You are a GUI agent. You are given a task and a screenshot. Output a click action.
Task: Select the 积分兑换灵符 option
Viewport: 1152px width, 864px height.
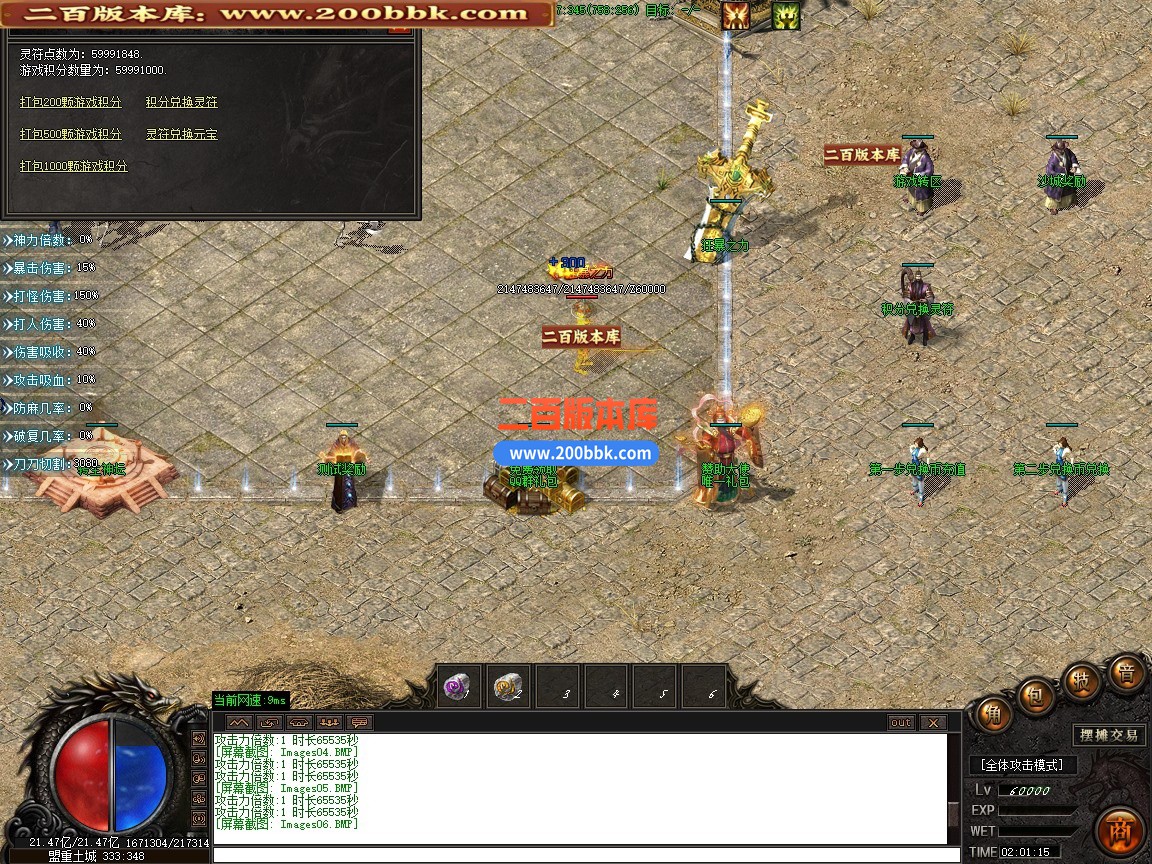[x=181, y=102]
